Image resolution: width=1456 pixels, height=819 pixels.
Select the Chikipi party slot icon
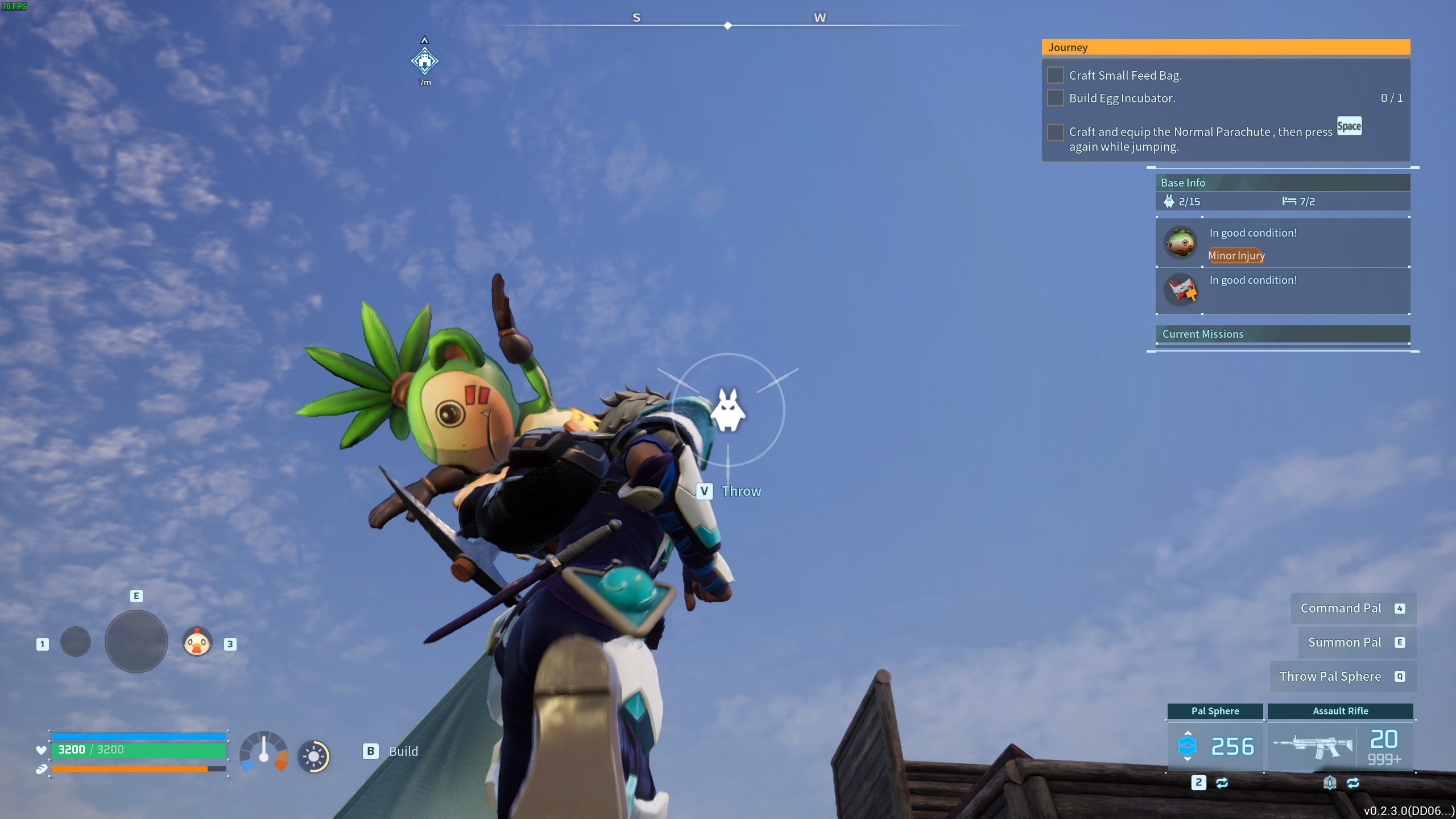pos(196,642)
